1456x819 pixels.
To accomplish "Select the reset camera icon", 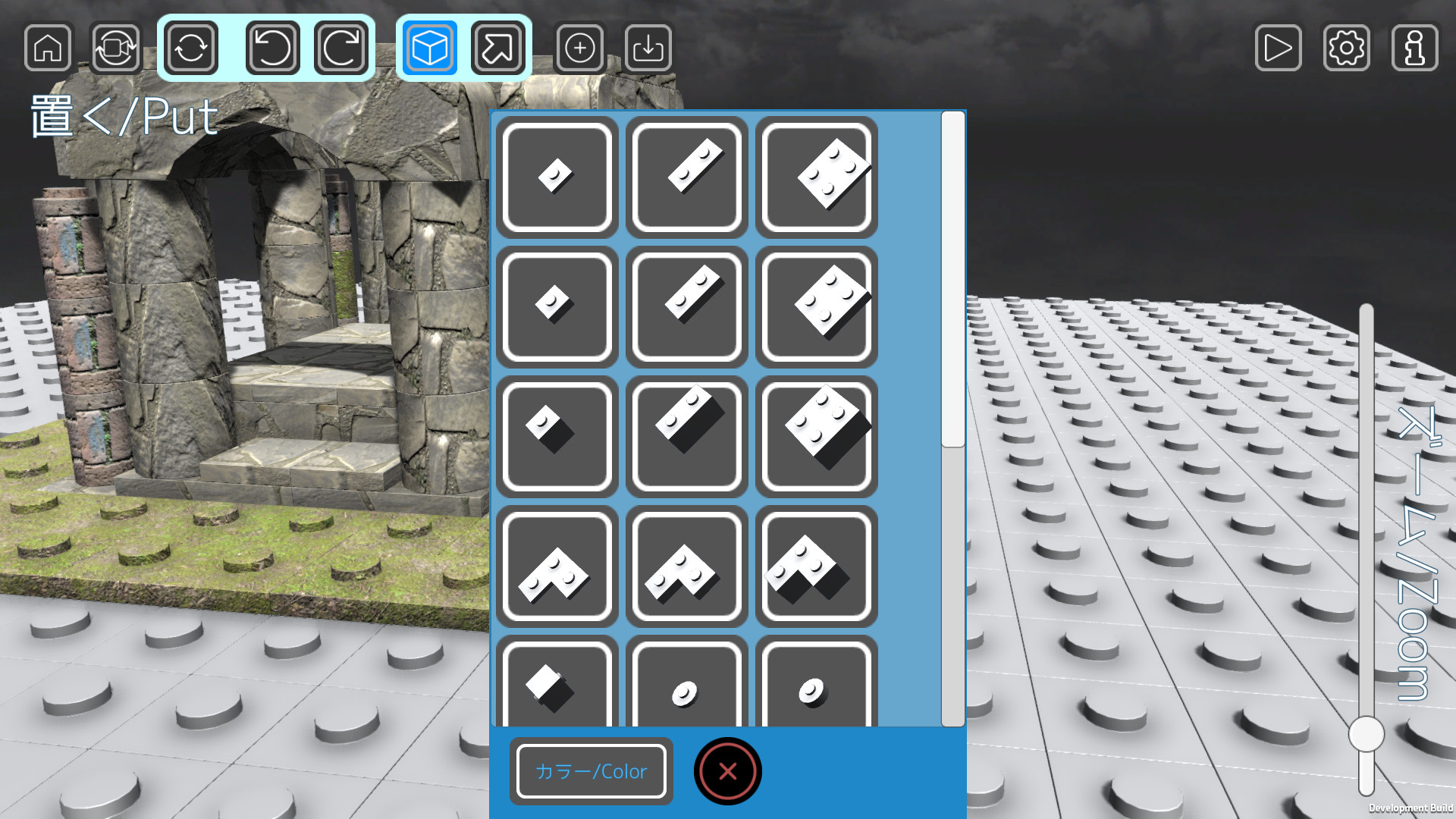I will pyautogui.click(x=115, y=48).
